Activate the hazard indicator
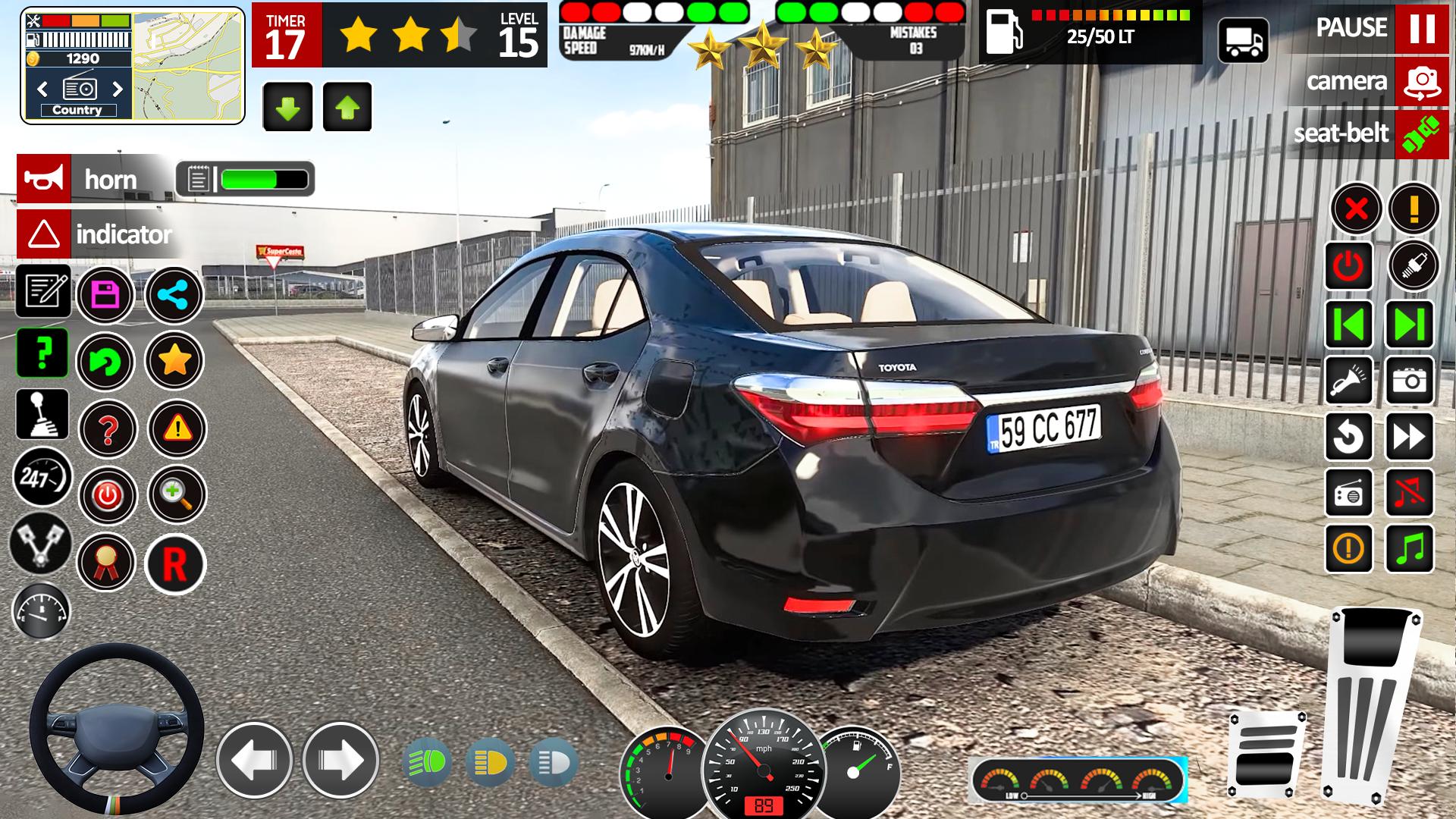This screenshot has height=819, width=1456. pos(44,234)
